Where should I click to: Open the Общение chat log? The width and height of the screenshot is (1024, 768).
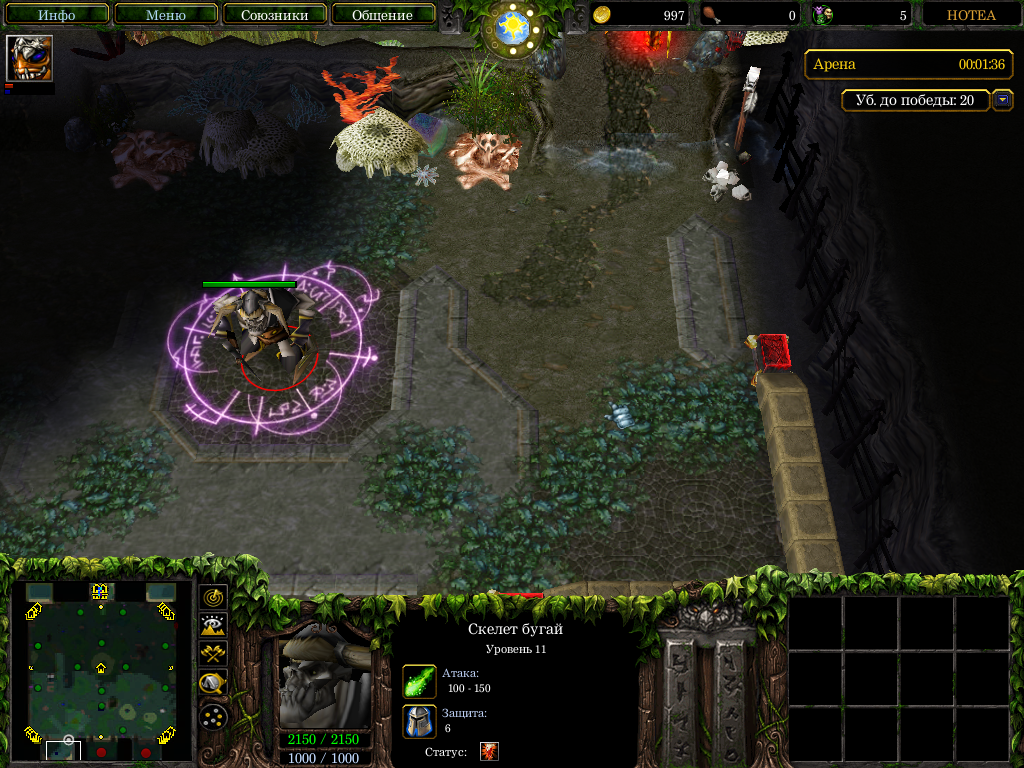tap(382, 15)
